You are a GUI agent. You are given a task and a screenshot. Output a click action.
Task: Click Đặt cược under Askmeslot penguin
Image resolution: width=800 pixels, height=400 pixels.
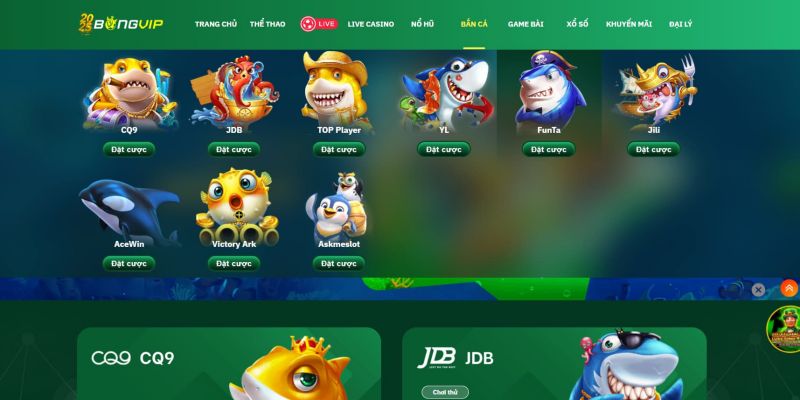tap(339, 263)
